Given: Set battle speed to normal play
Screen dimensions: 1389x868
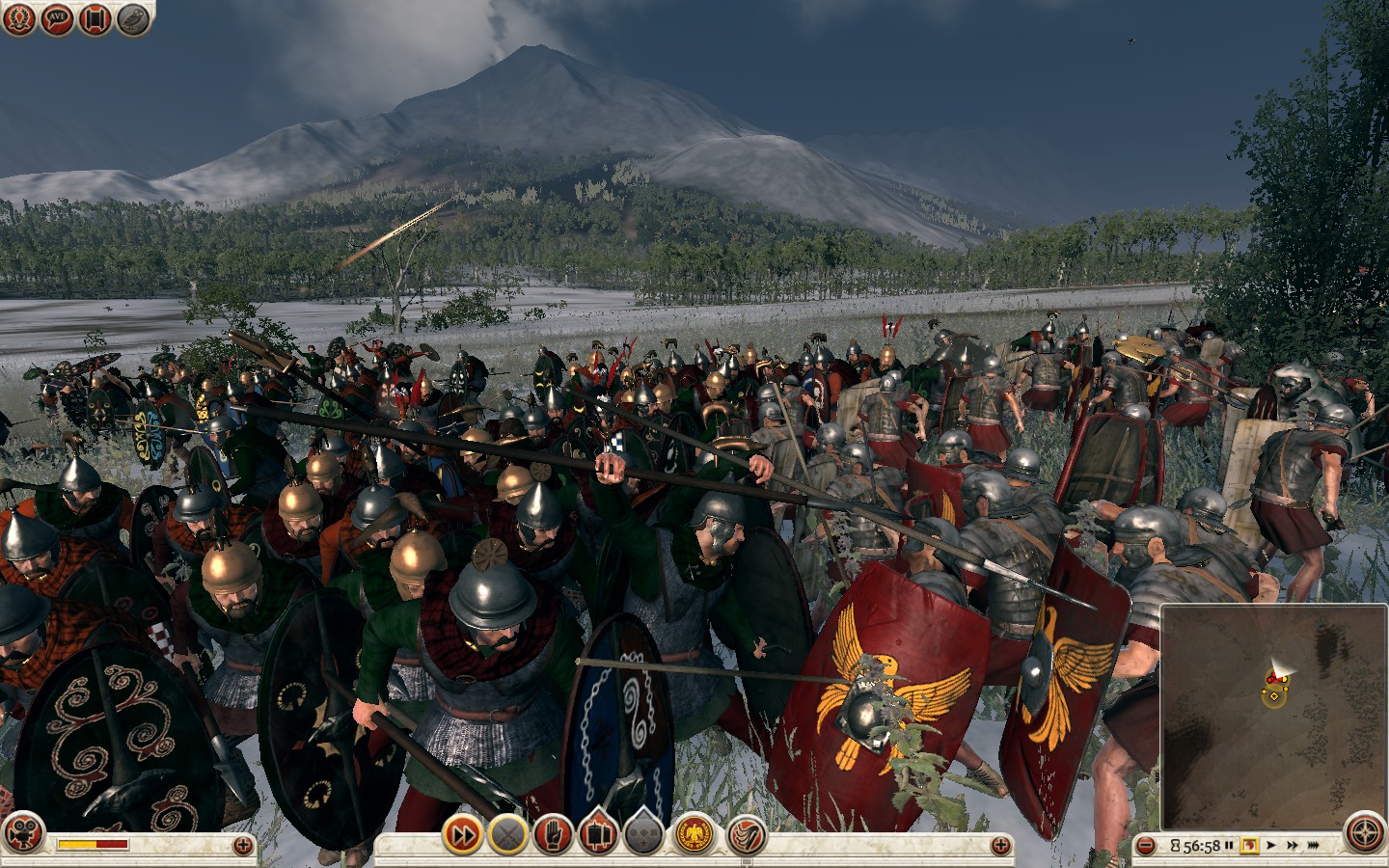Looking at the screenshot, I should (x=1273, y=846).
